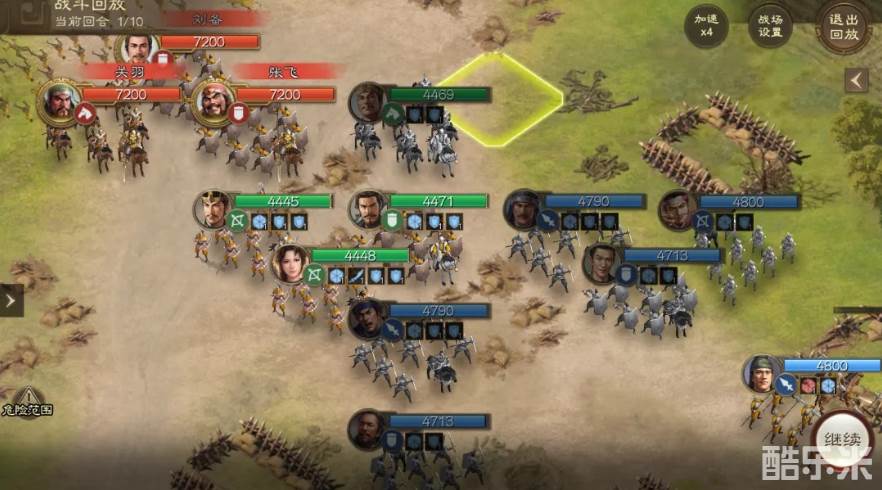The height and width of the screenshot is (490, 882).
Task: Toggle the 加速 x4 speed button
Action: [x=706, y=25]
